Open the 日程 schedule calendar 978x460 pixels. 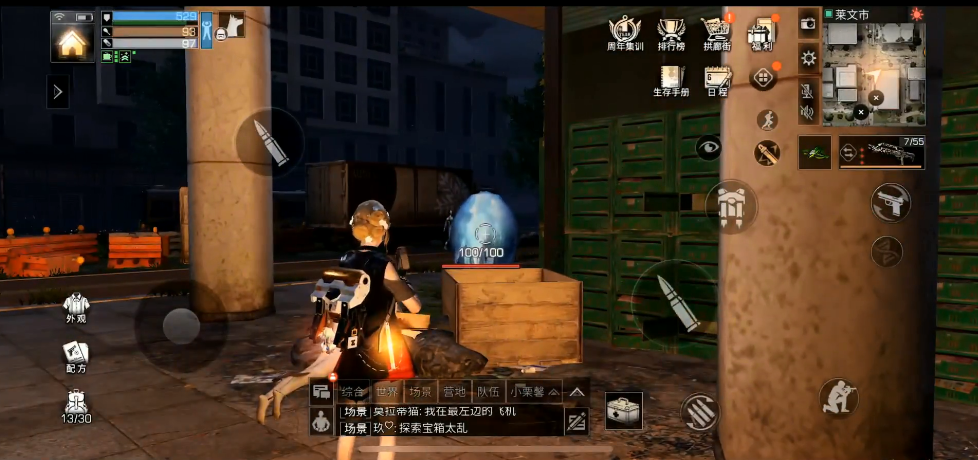[x=717, y=80]
